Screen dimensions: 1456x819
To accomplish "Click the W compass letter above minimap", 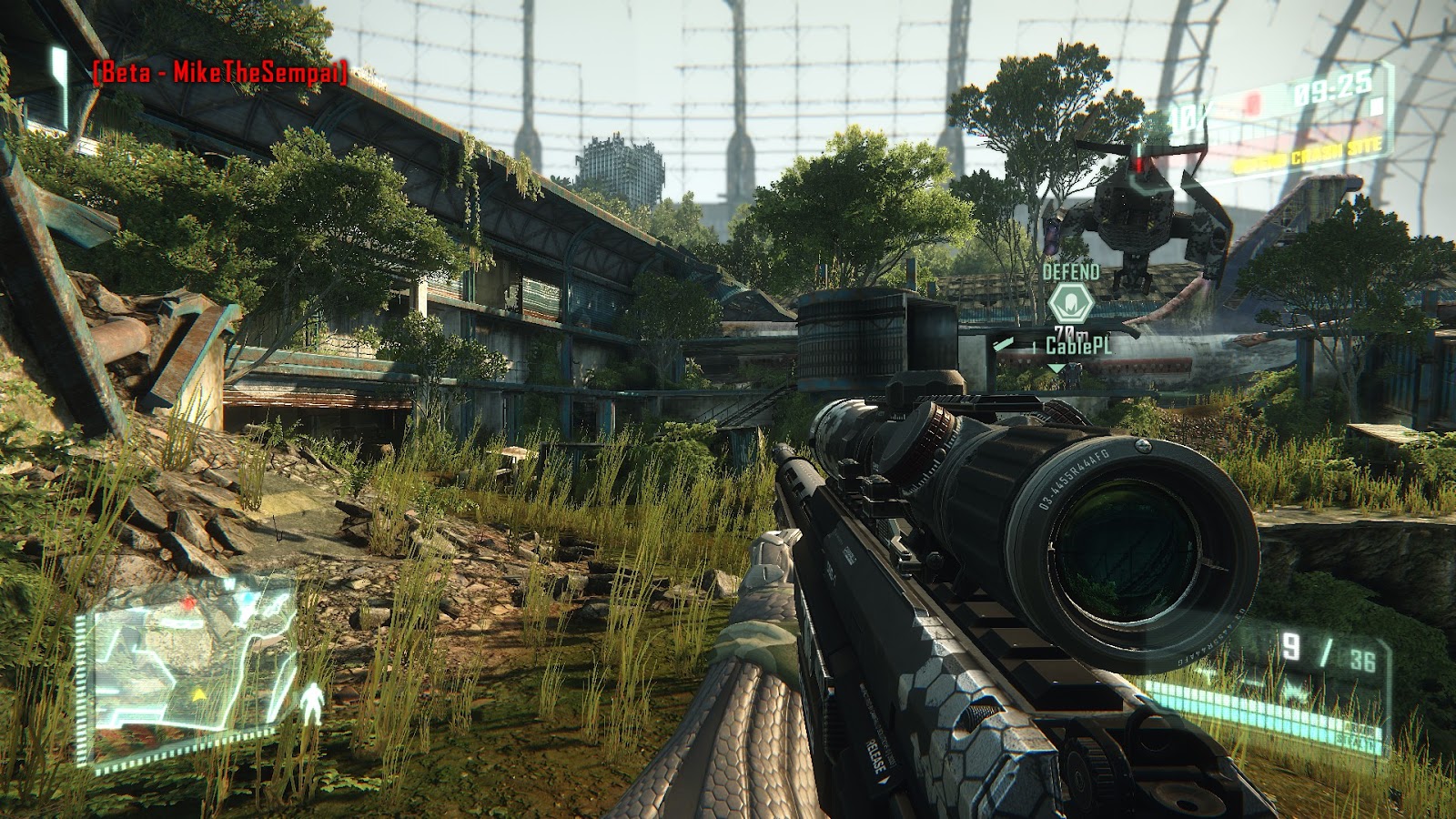I will [228, 581].
